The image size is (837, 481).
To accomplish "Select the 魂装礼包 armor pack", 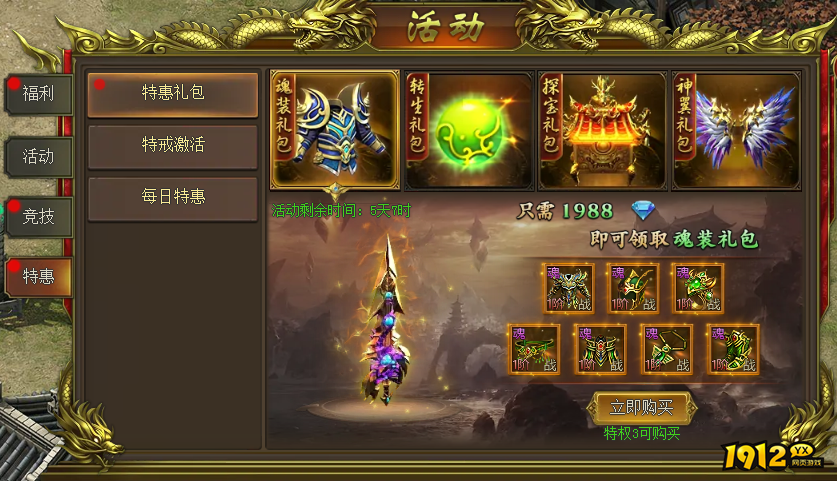I will point(335,130).
